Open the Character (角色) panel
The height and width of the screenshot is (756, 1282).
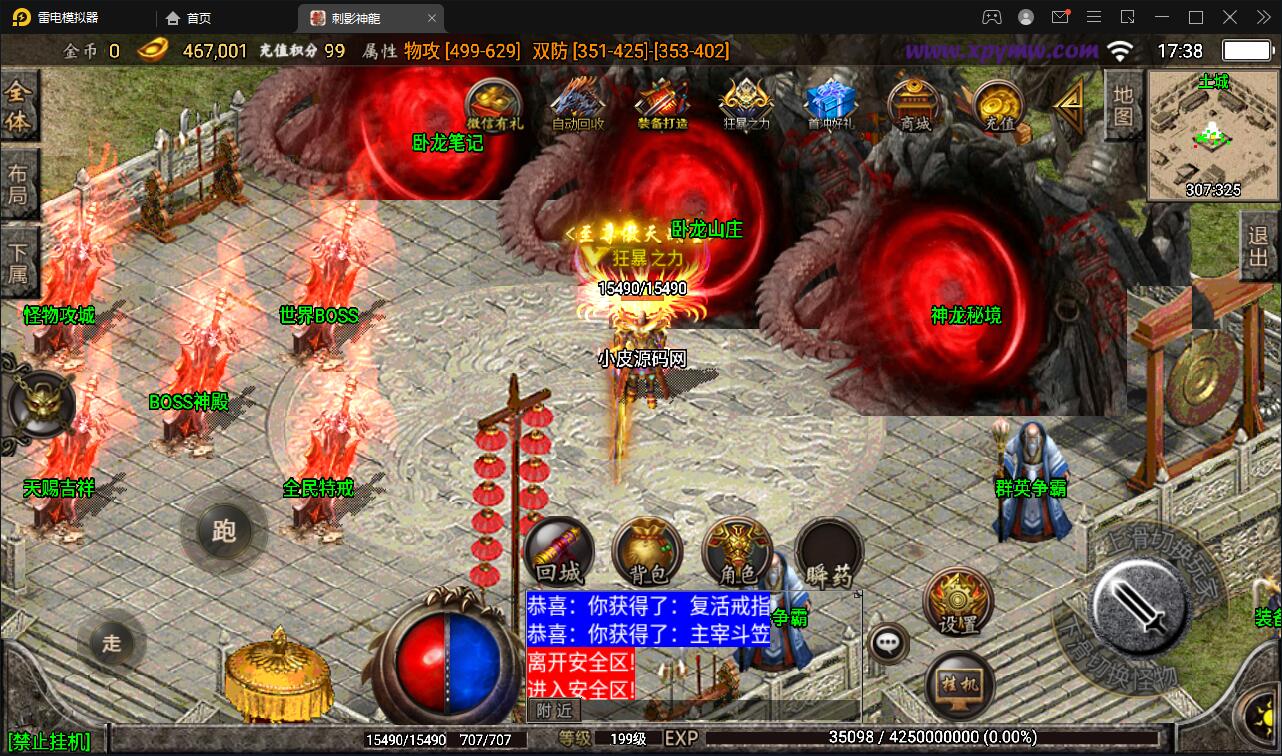(x=737, y=552)
